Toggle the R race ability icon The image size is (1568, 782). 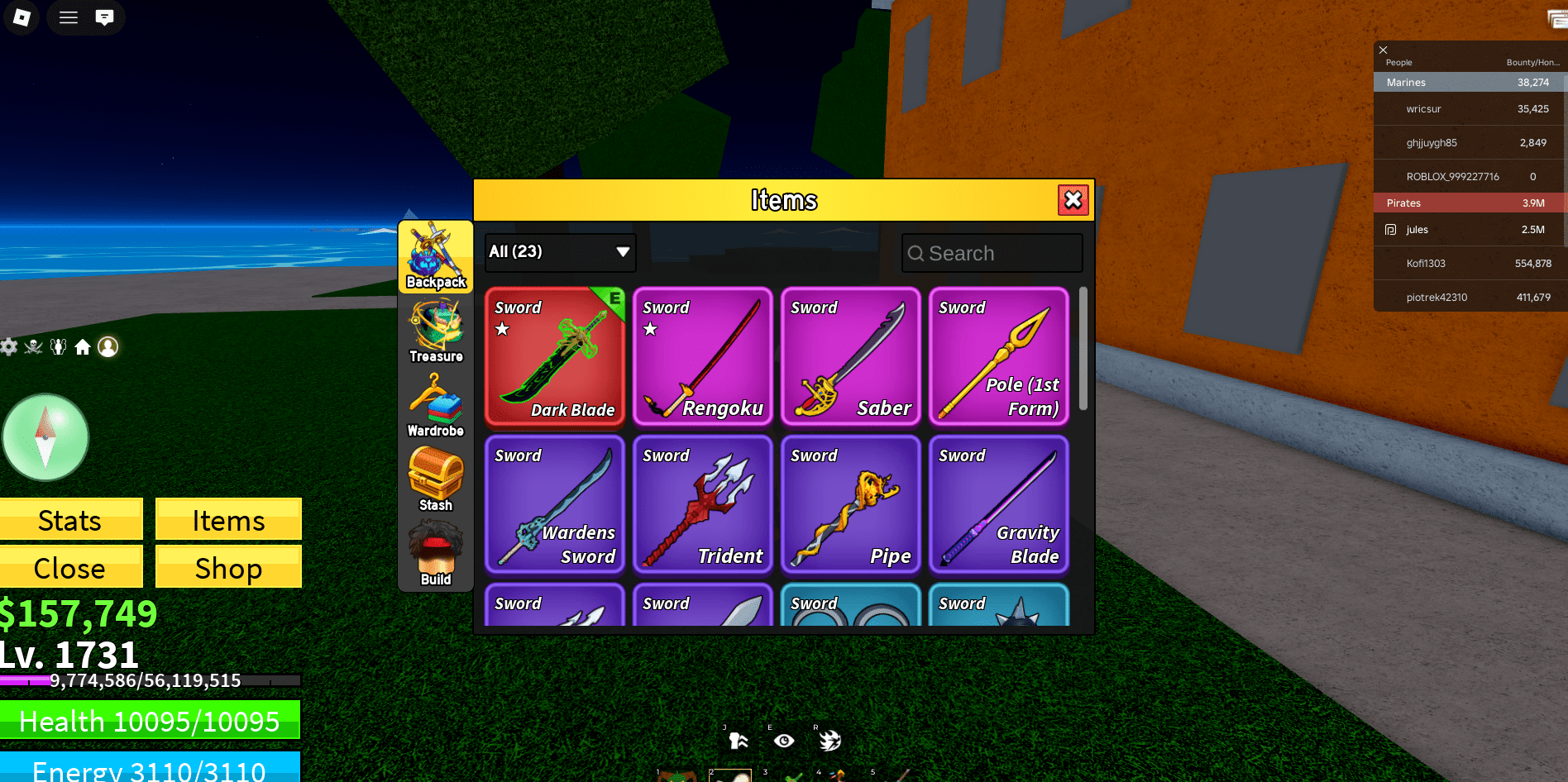(x=831, y=740)
